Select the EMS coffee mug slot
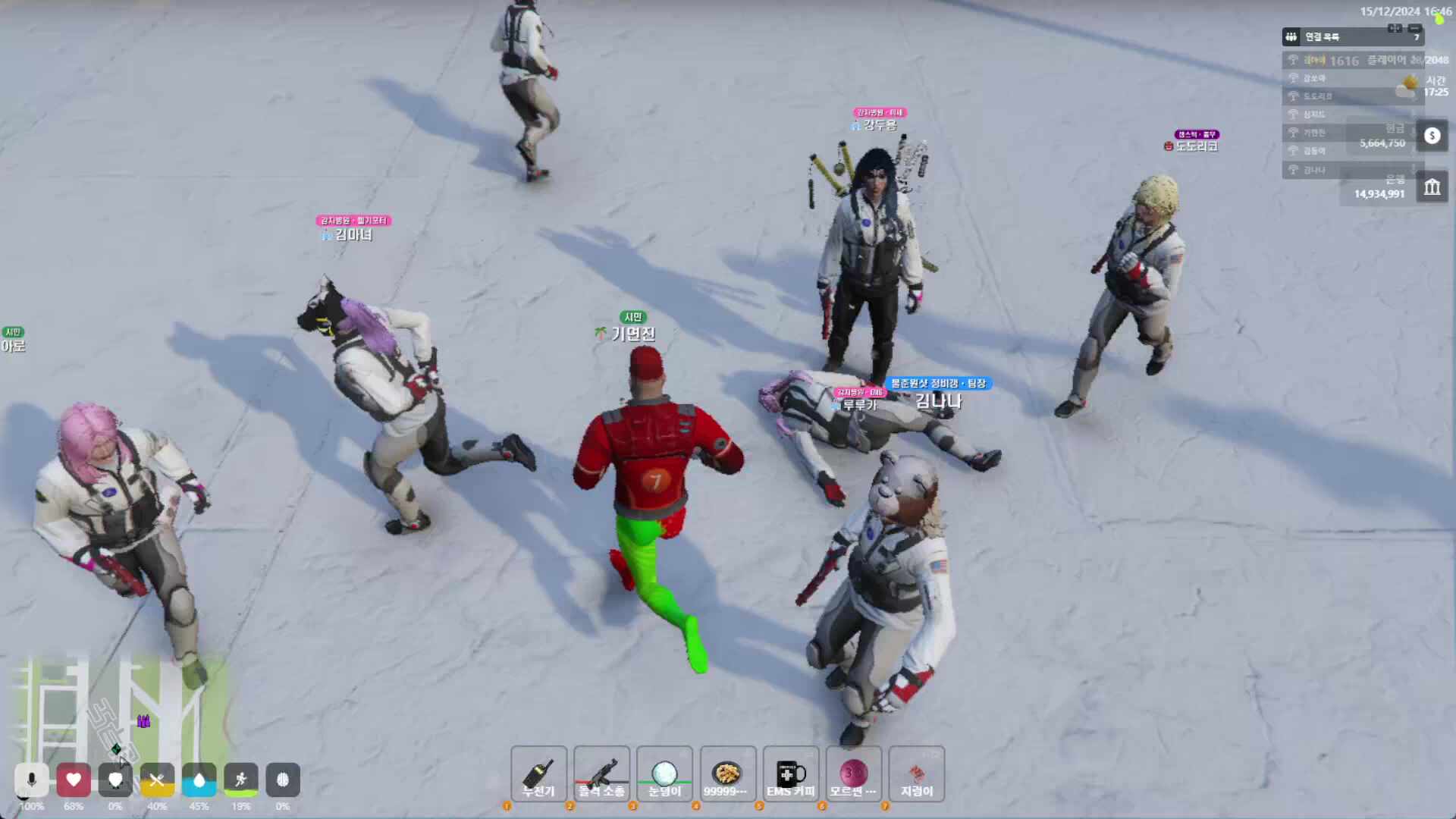1456x819 pixels. click(790, 774)
